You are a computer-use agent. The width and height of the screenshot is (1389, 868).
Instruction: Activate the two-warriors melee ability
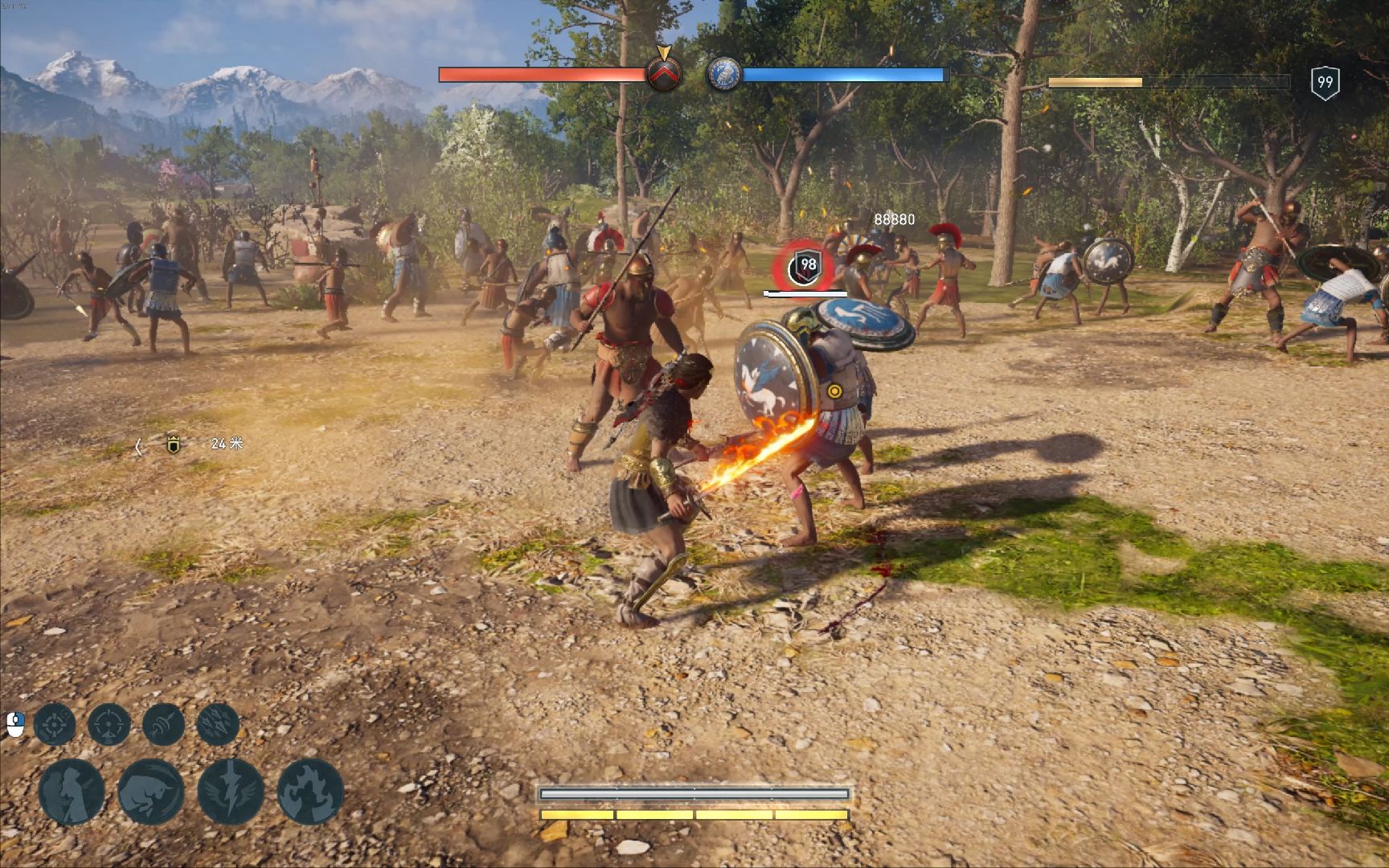(x=72, y=792)
